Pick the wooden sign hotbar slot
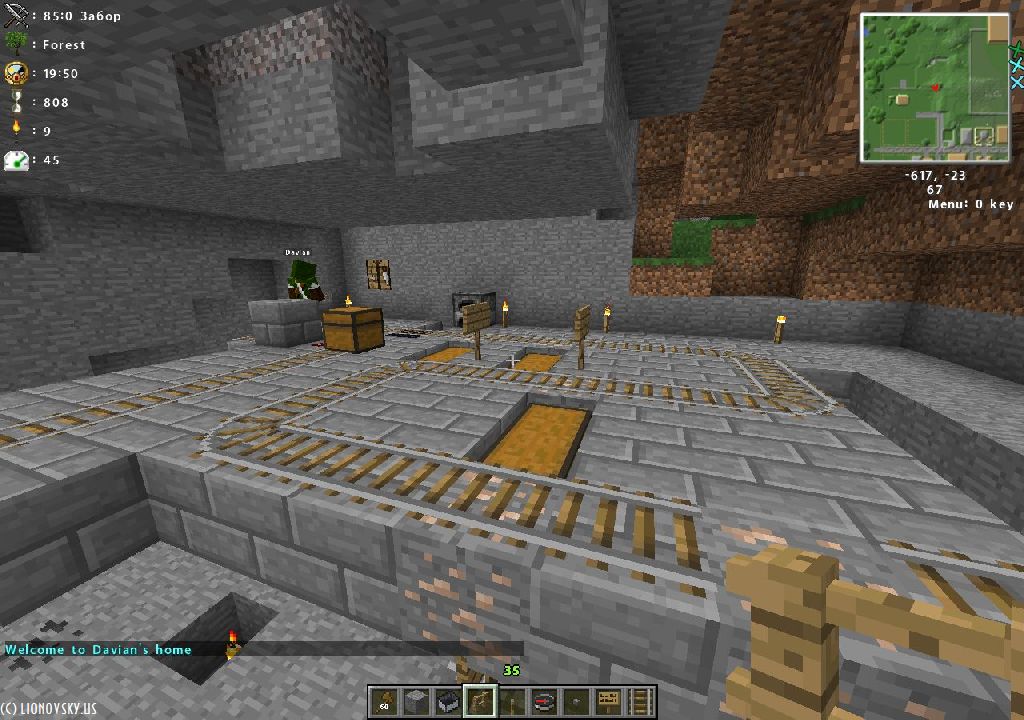Screen dimensions: 1024x720 click(607, 702)
